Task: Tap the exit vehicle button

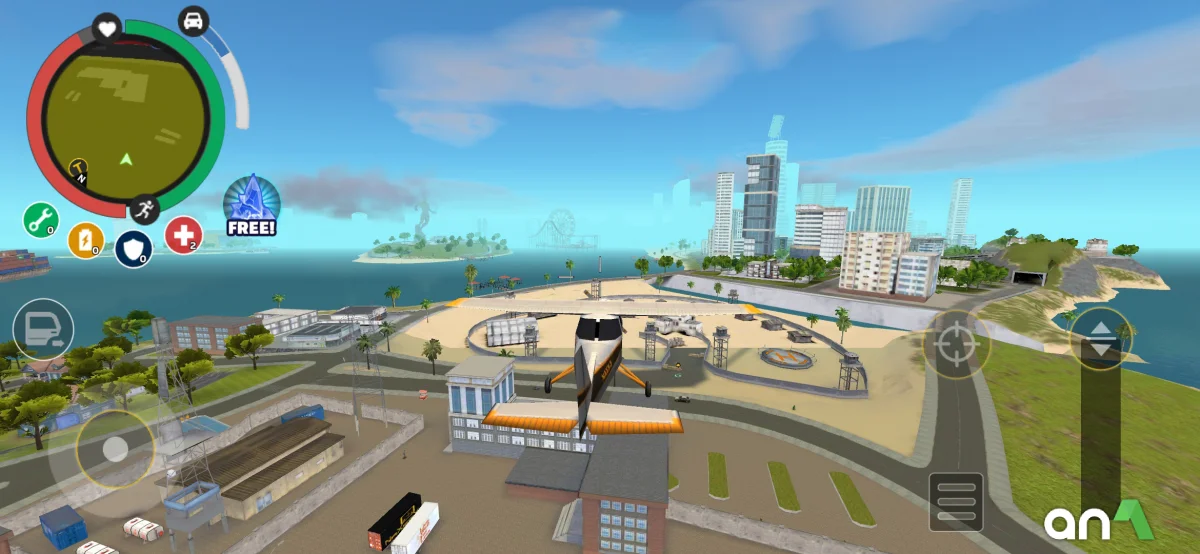Action: point(43,329)
